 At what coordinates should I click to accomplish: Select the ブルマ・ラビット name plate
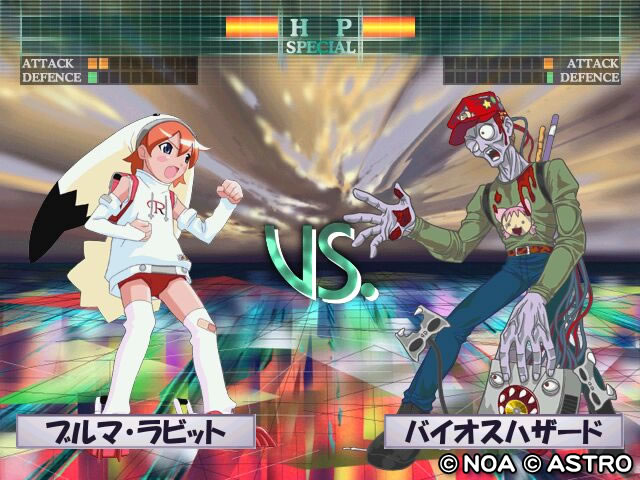pyautogui.click(x=135, y=432)
